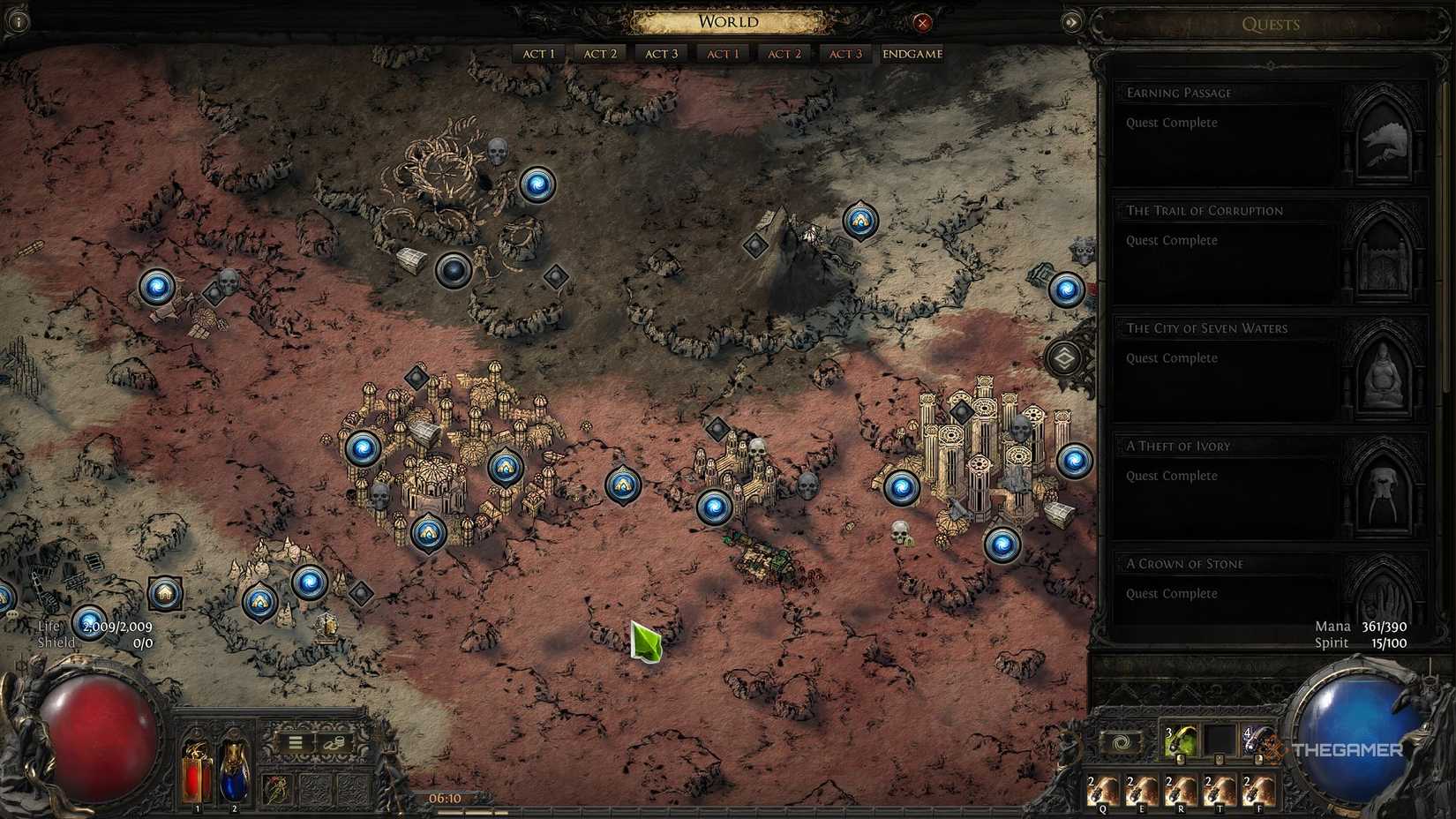Screen dimensions: 1456x819
Task: Click the jewelry icon beside the menu button
Action: [x=334, y=742]
